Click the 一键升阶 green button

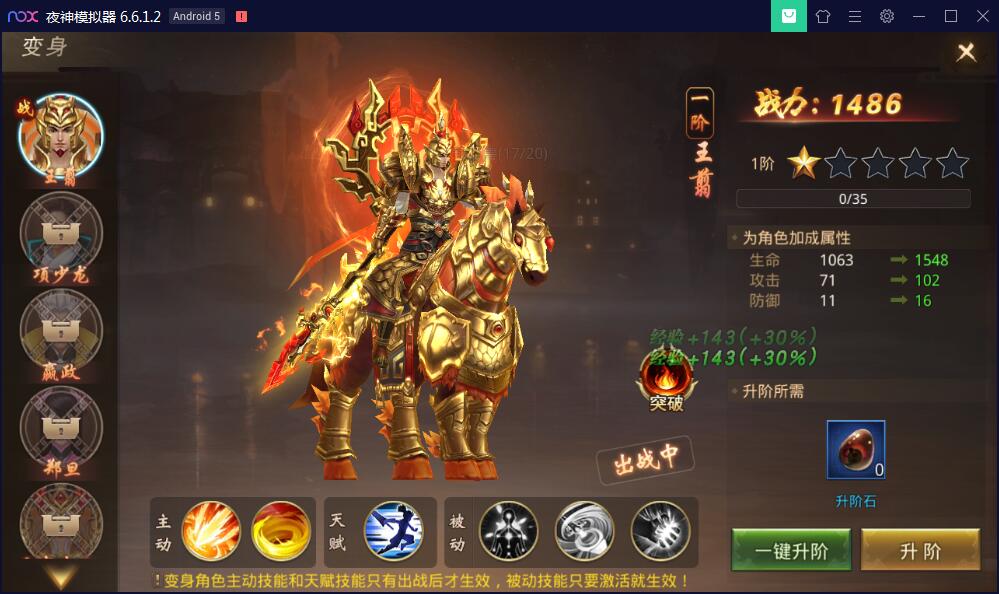click(x=791, y=551)
